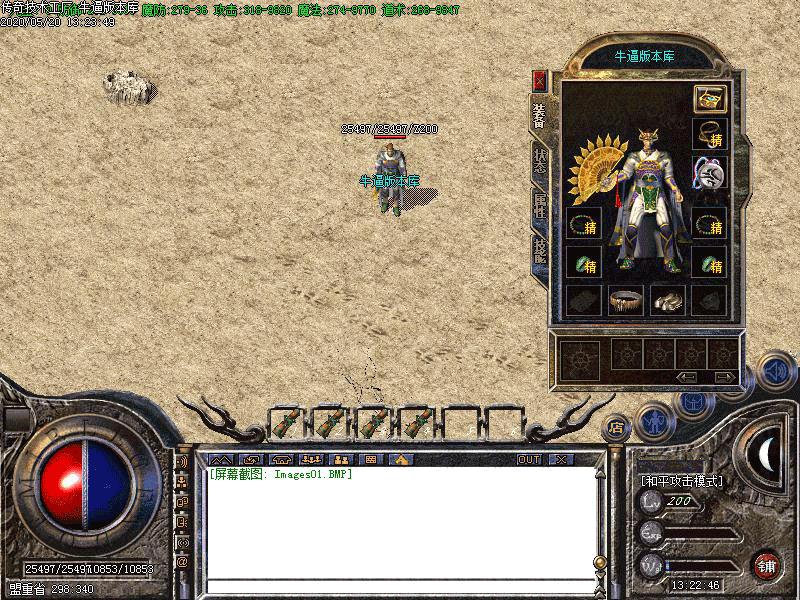Open the character figure round button
This screenshot has height=600, width=800.
click(x=655, y=422)
